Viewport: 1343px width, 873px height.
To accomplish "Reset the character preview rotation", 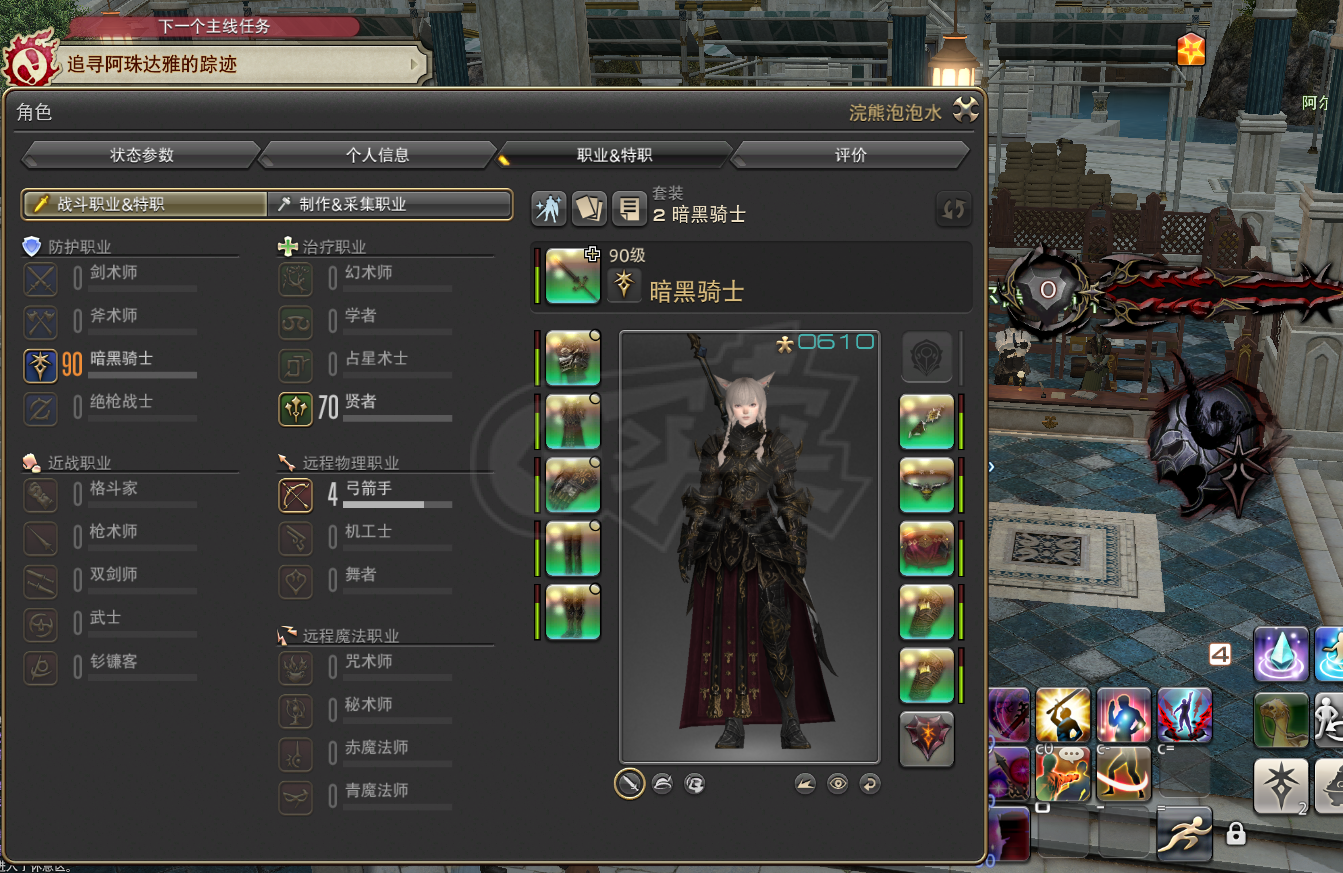I will [870, 784].
